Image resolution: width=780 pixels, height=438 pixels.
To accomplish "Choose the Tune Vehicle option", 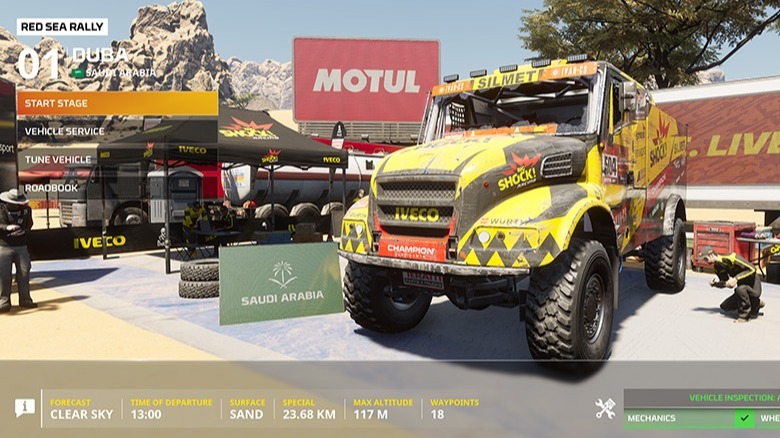I will pyautogui.click(x=116, y=159).
